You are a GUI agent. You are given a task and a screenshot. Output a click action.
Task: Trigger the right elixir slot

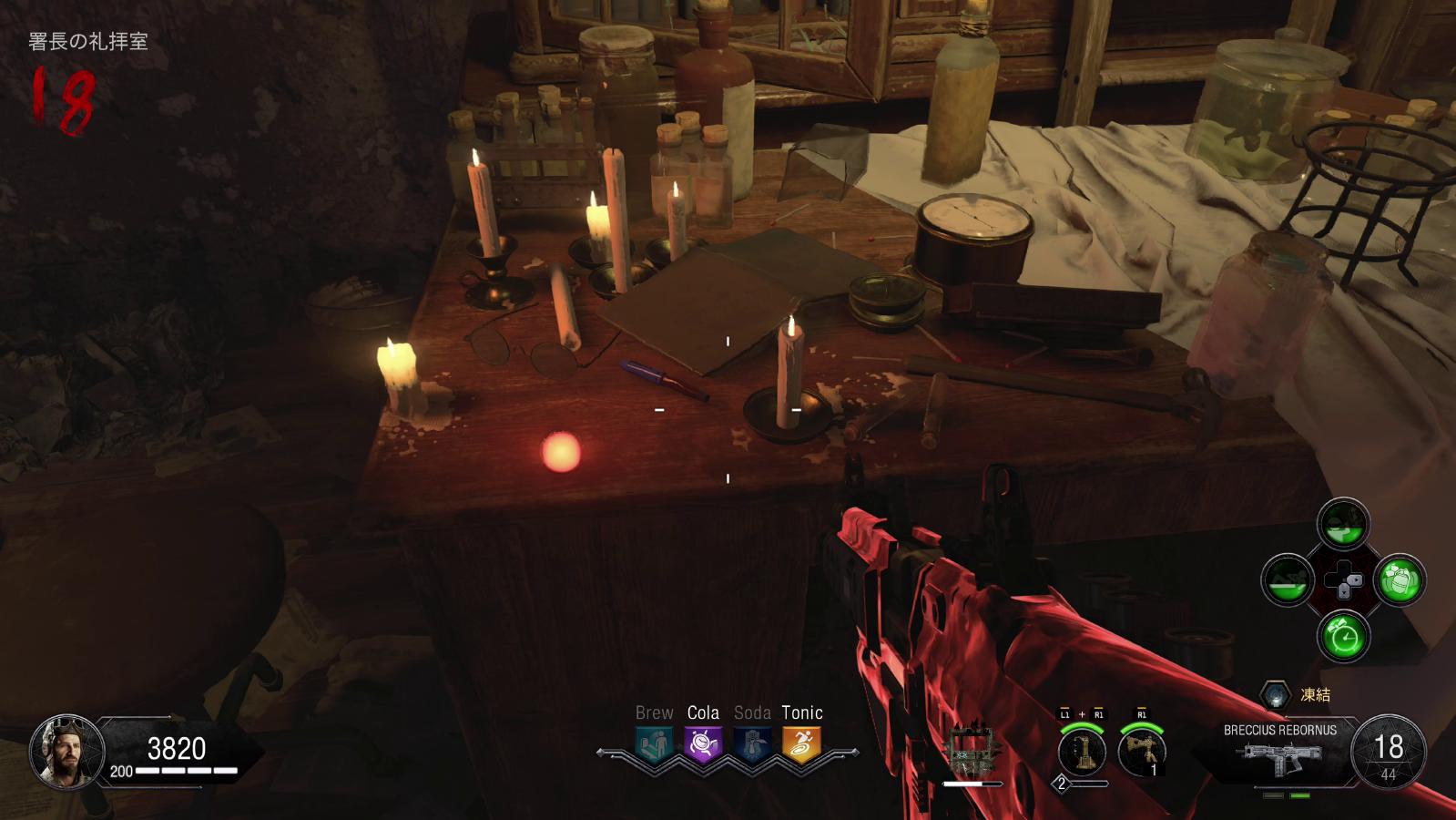[x=1399, y=580]
